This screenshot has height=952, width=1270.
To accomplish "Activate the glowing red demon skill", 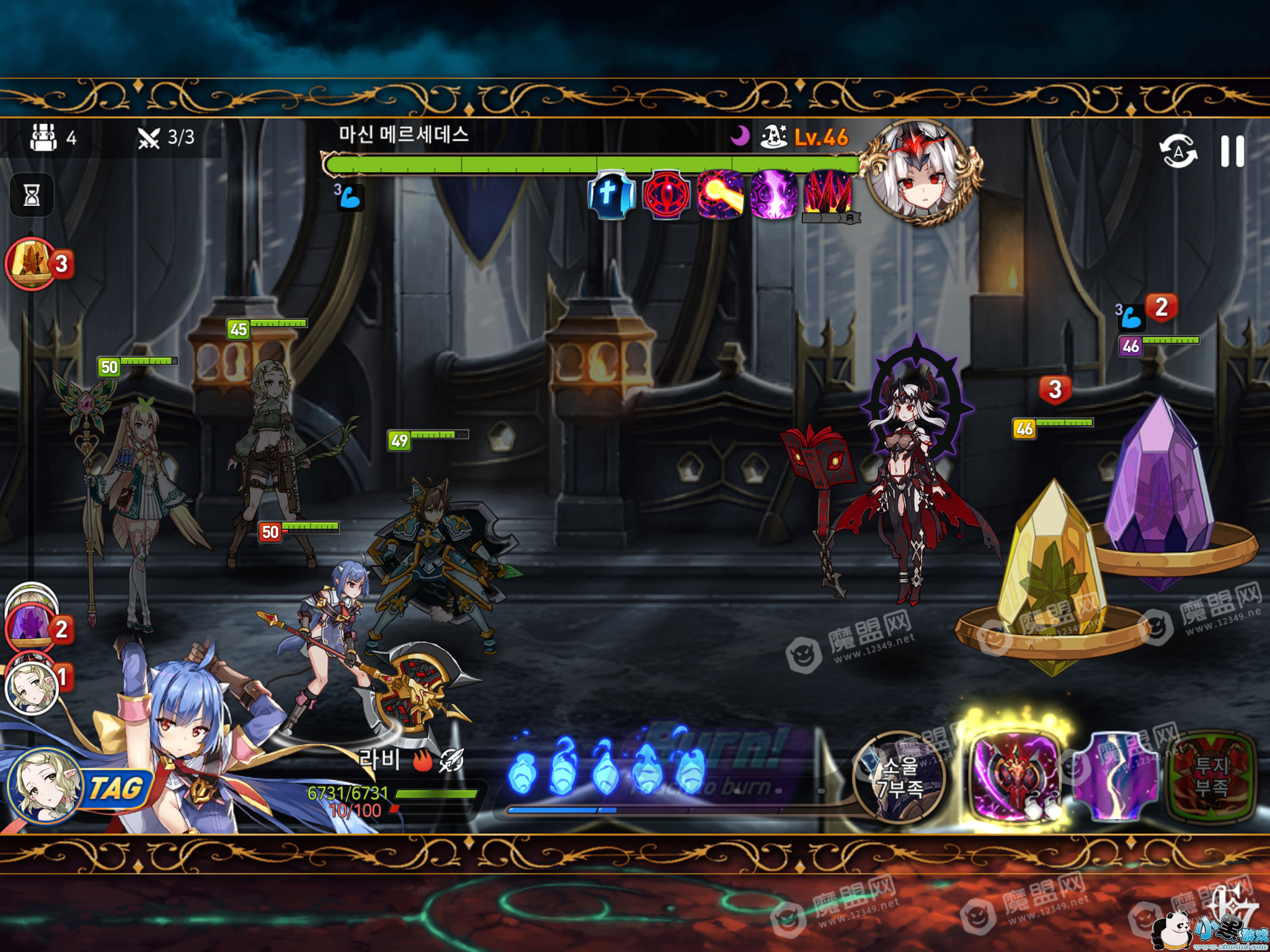I will click(1015, 776).
